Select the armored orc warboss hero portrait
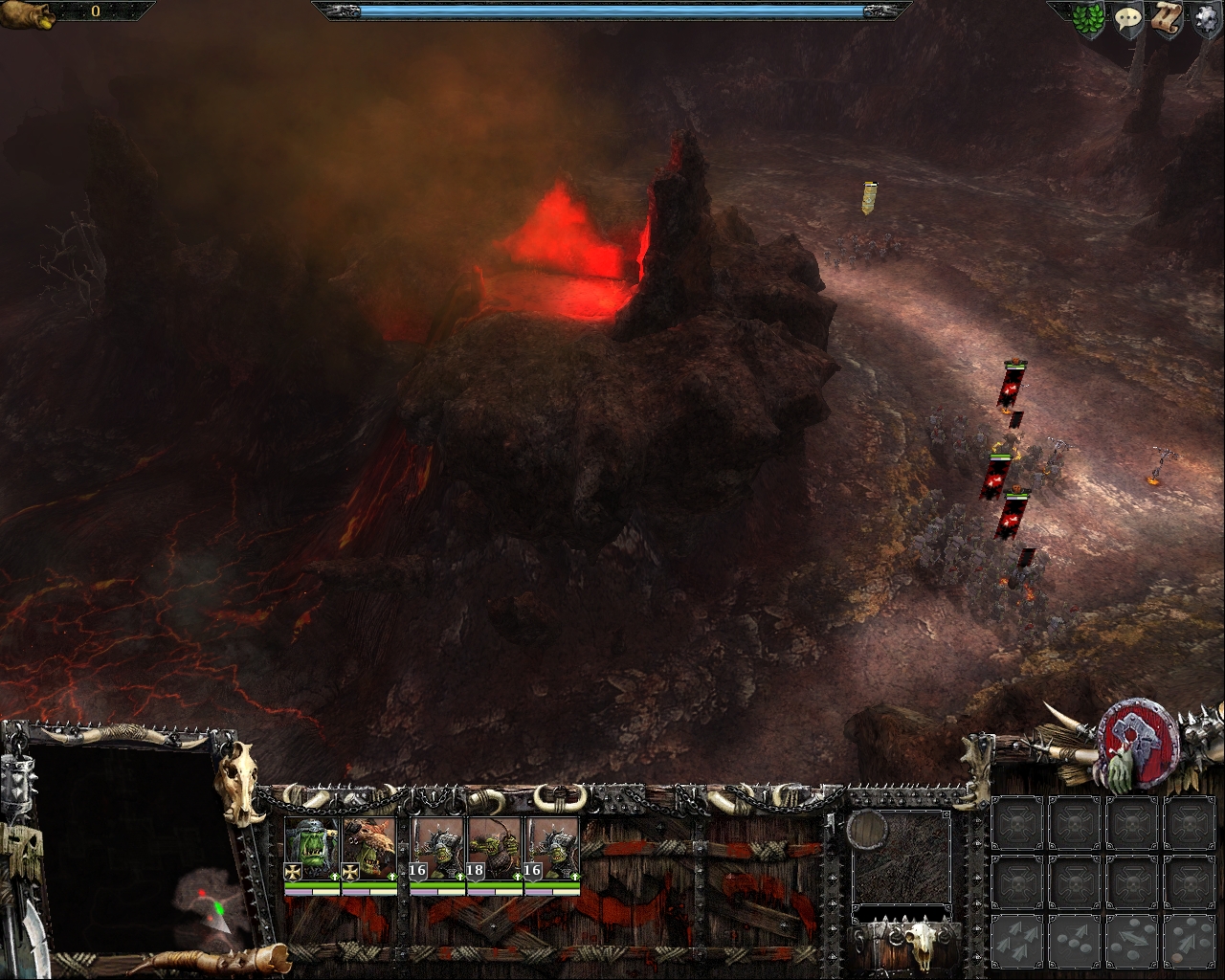 (312, 850)
